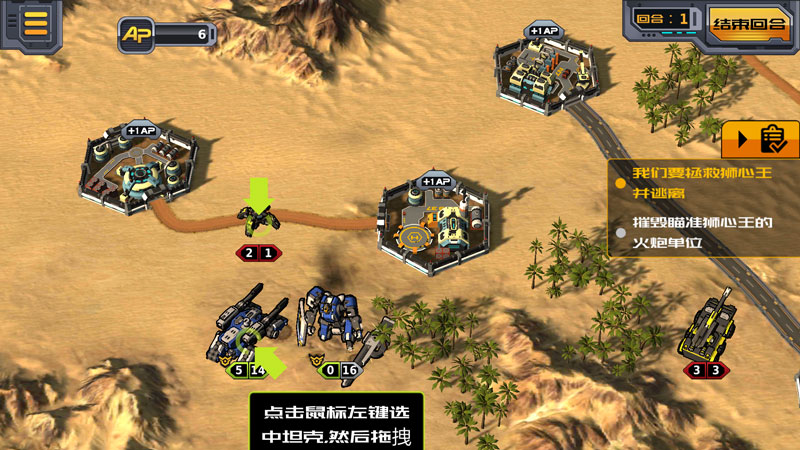Select the blue mech unit
This screenshot has height=450, width=800.
(x=330, y=319)
